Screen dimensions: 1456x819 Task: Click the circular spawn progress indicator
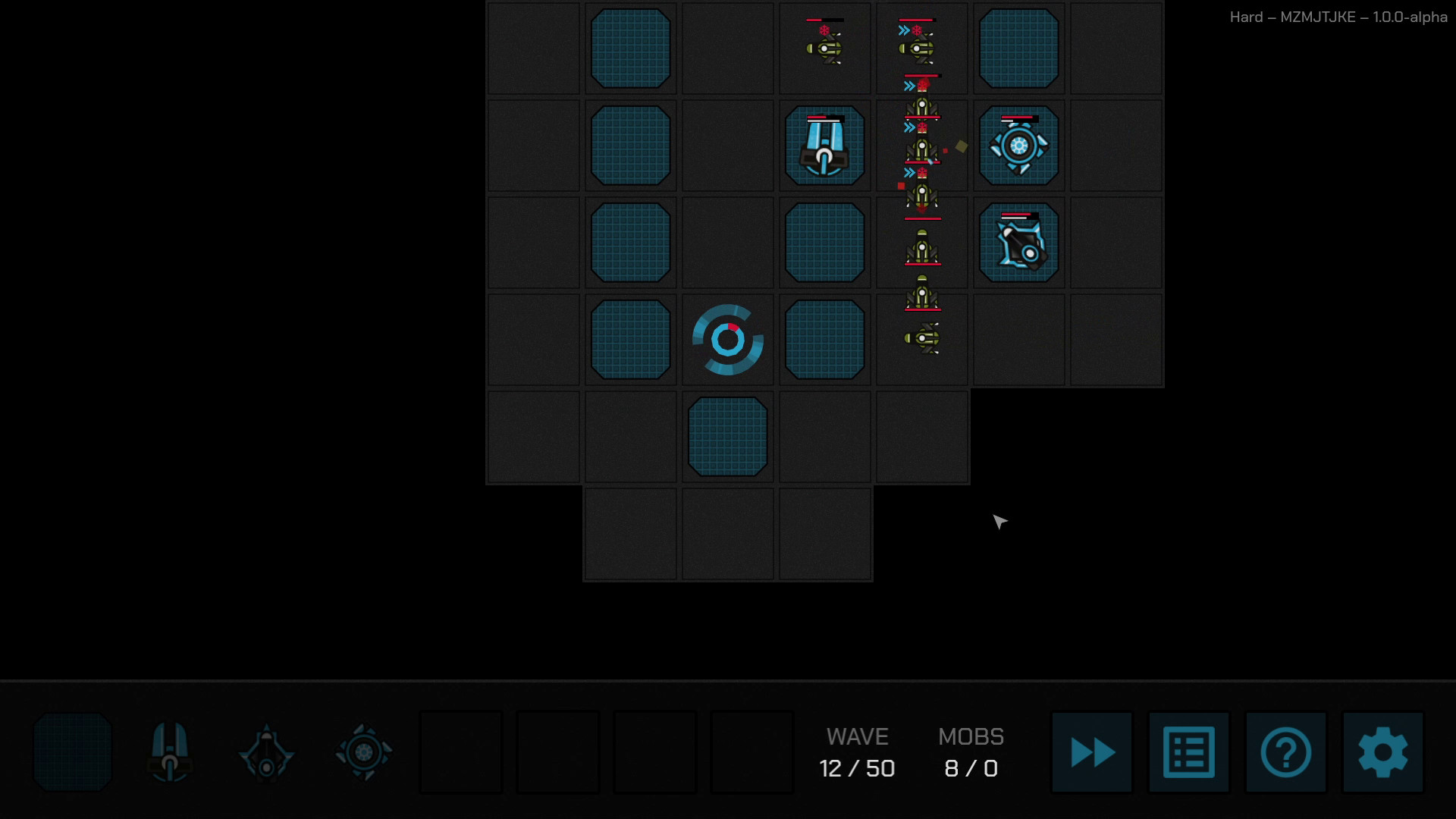[727, 339]
